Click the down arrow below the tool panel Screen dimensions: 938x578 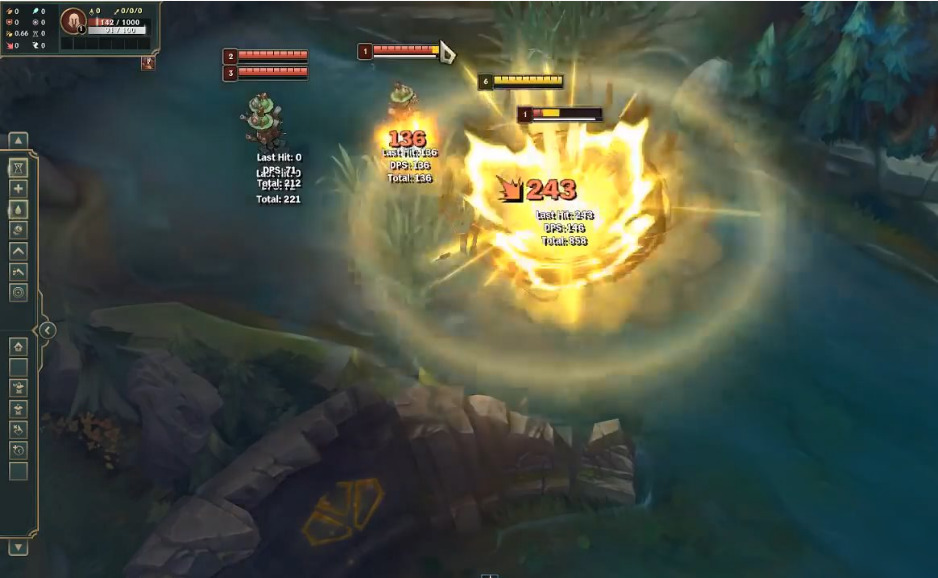pyautogui.click(x=18, y=547)
